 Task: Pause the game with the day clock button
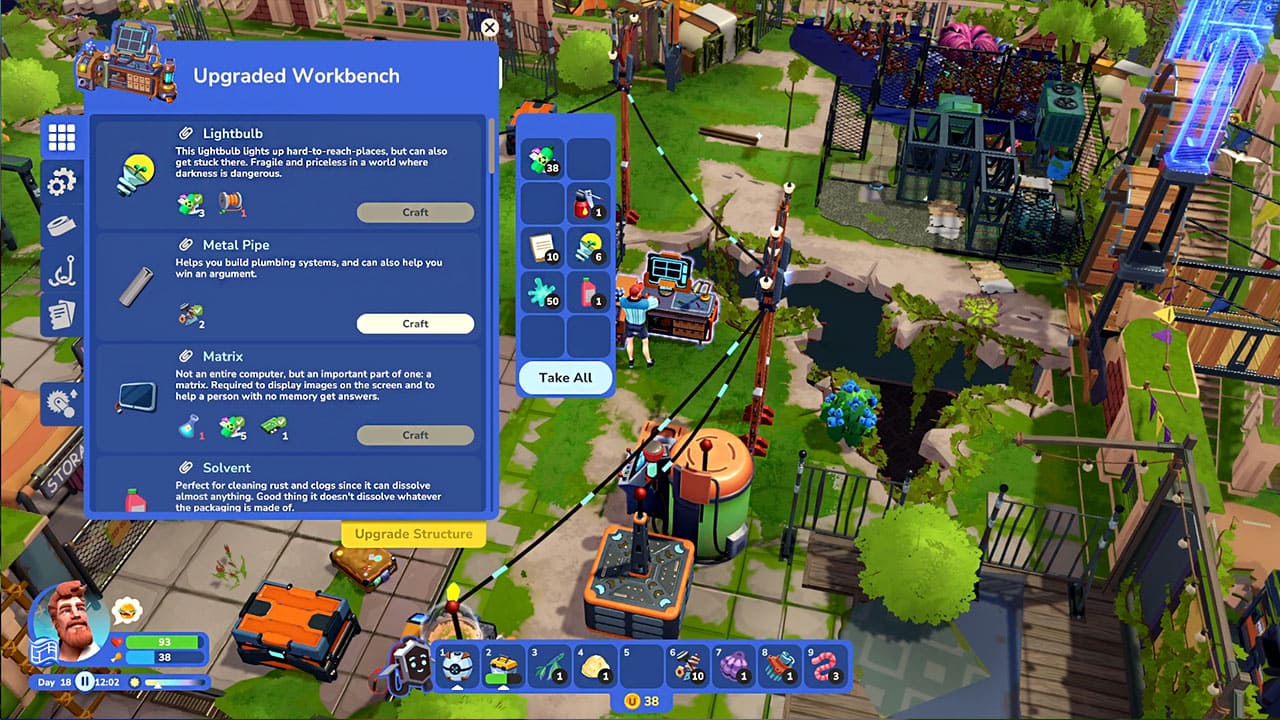tap(86, 682)
